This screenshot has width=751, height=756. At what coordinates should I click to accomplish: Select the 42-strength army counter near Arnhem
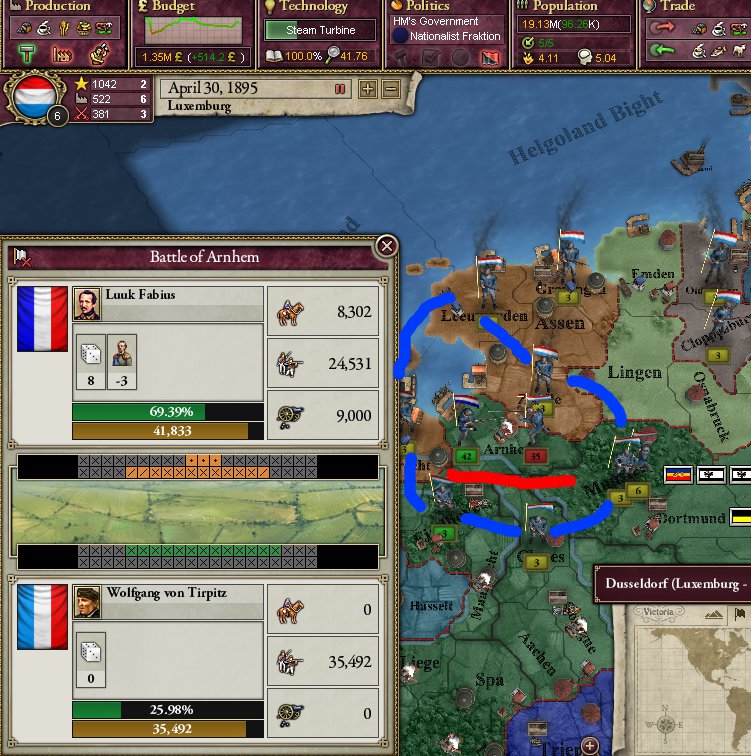point(465,456)
